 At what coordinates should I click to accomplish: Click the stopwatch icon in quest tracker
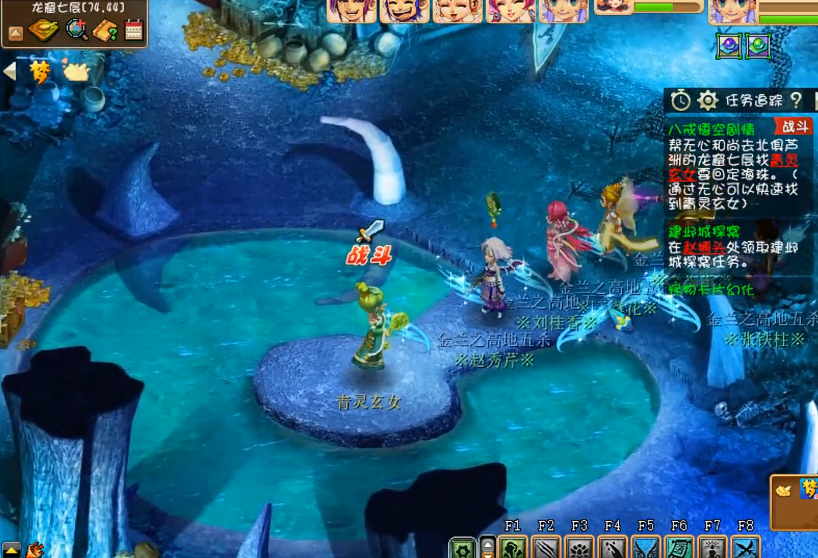[681, 100]
